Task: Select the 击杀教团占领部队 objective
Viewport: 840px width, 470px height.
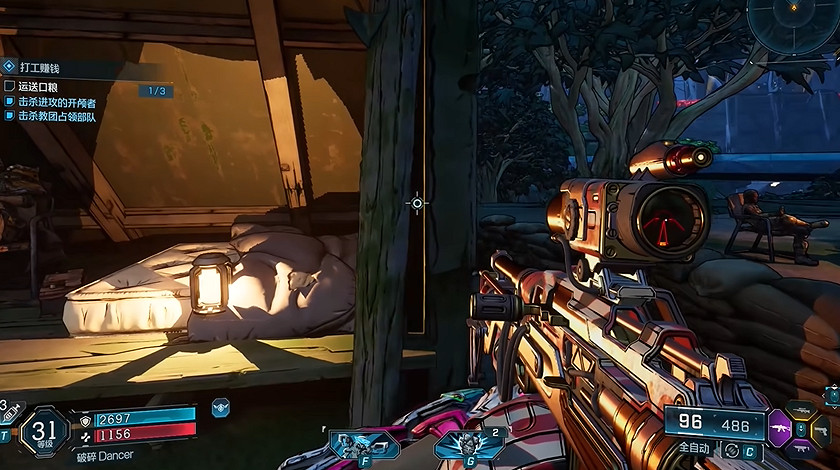Action: 57,117
